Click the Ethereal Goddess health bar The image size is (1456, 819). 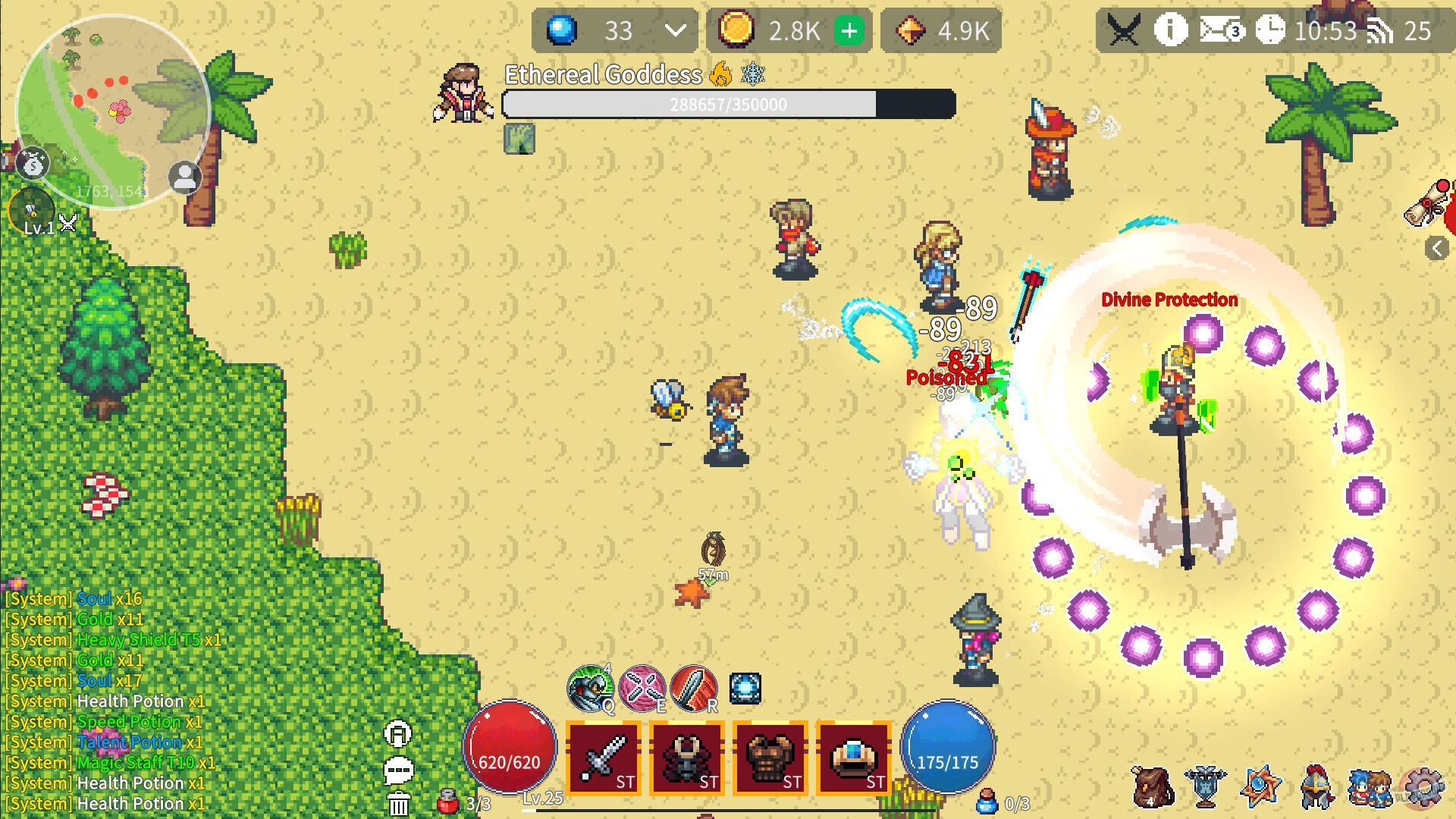pyautogui.click(x=726, y=104)
